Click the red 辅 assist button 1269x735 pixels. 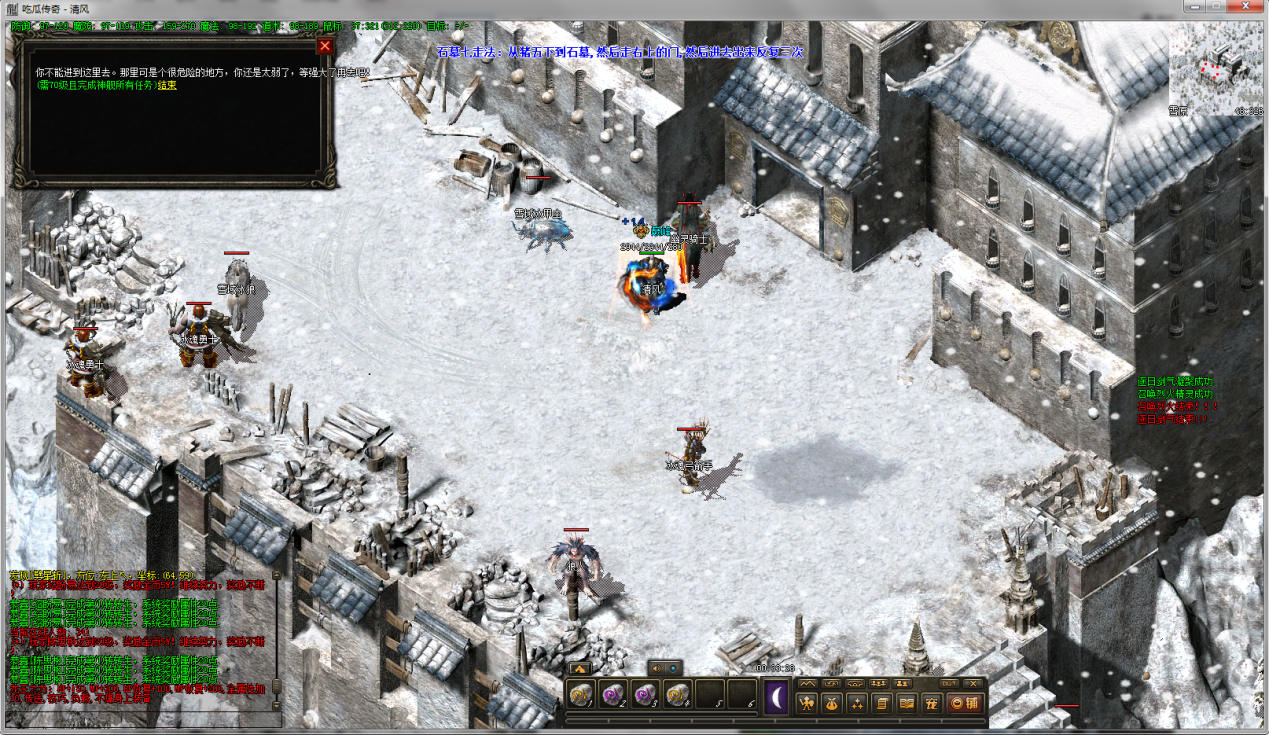click(x=963, y=703)
